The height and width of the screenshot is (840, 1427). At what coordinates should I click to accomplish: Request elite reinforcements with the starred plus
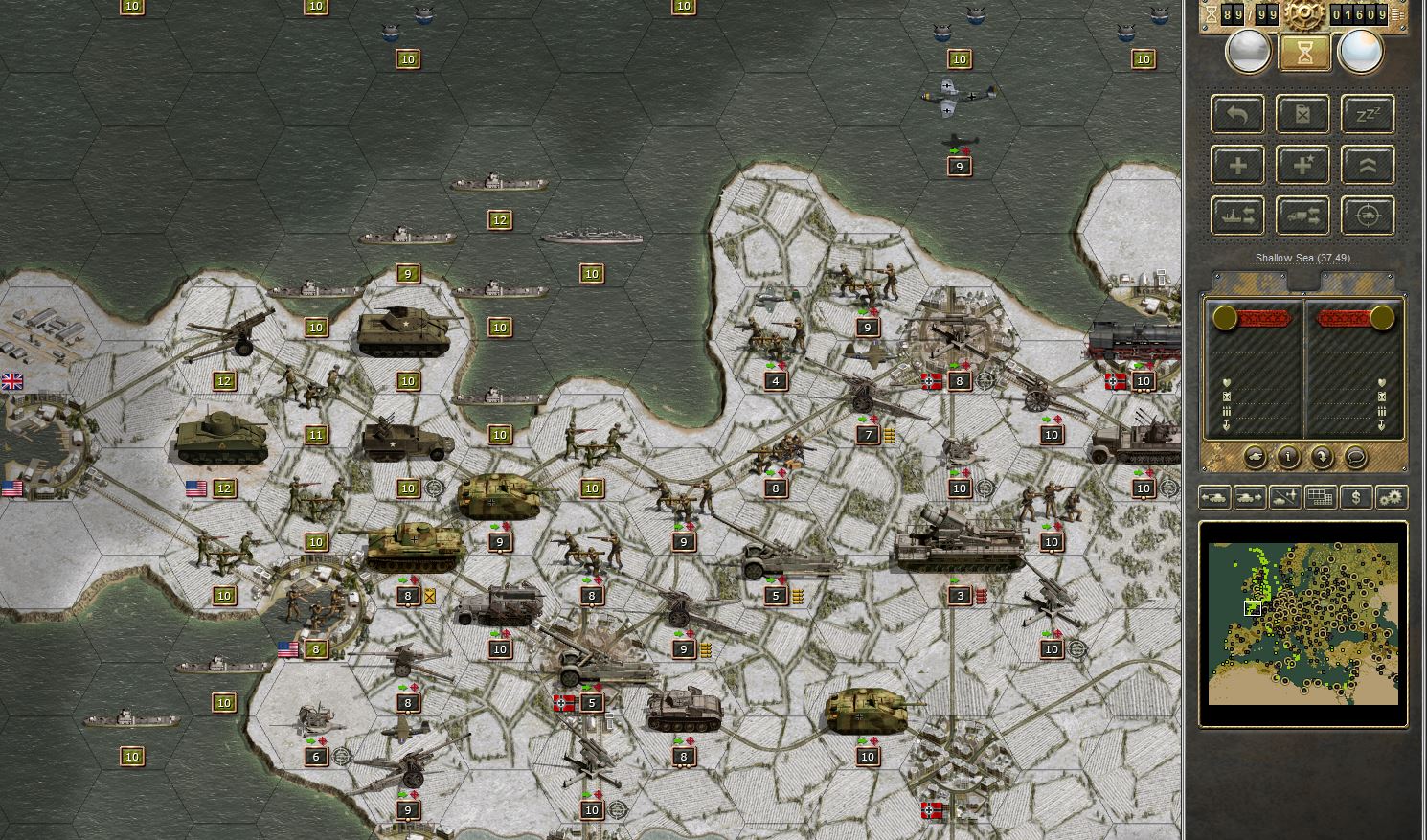(1302, 164)
